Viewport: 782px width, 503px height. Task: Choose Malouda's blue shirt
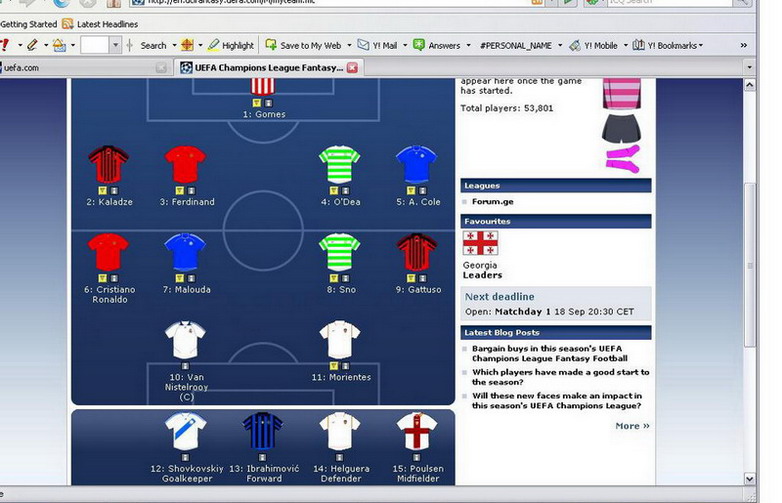186,252
